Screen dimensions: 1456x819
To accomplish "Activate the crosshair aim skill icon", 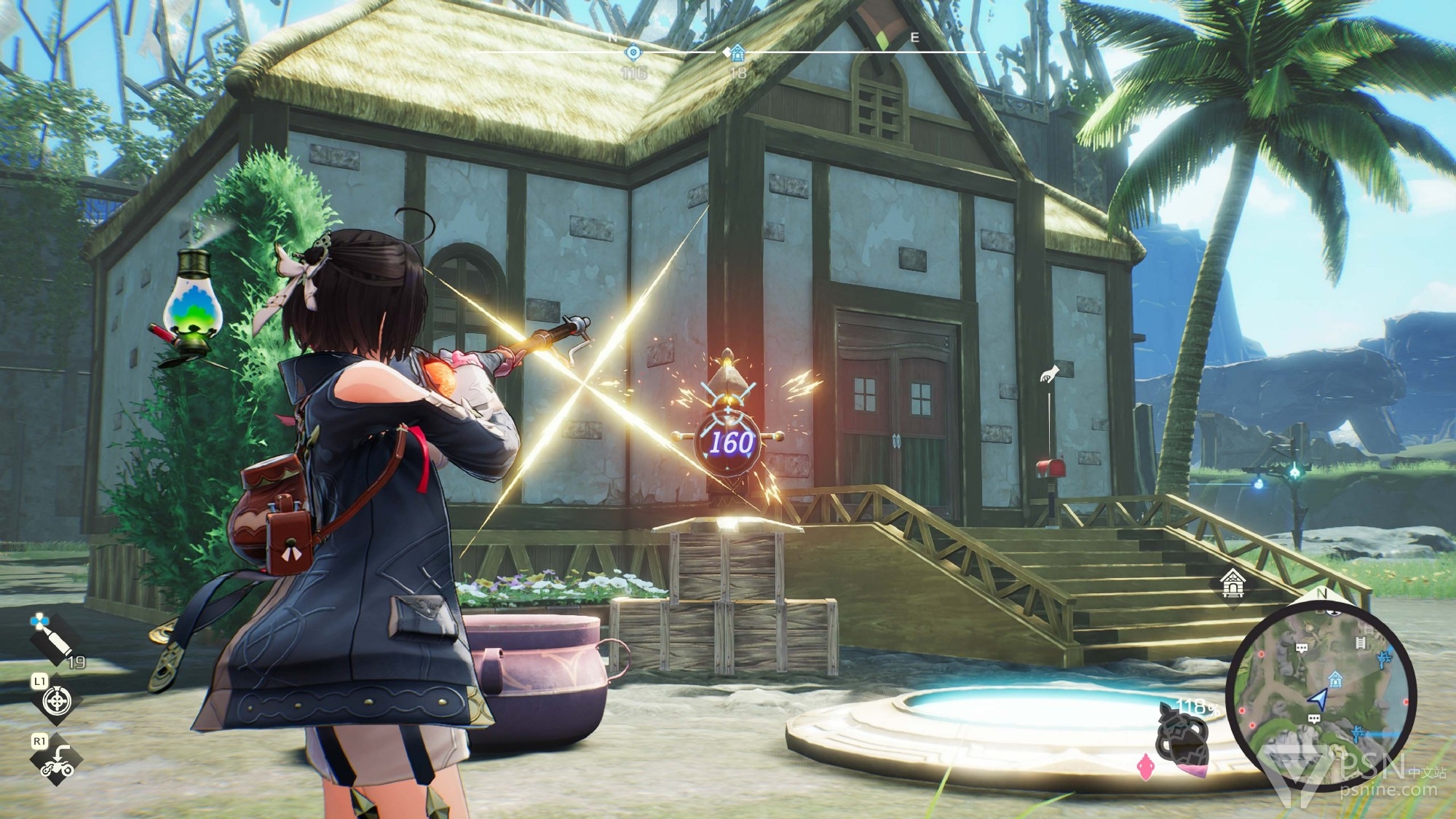I will point(57,701).
